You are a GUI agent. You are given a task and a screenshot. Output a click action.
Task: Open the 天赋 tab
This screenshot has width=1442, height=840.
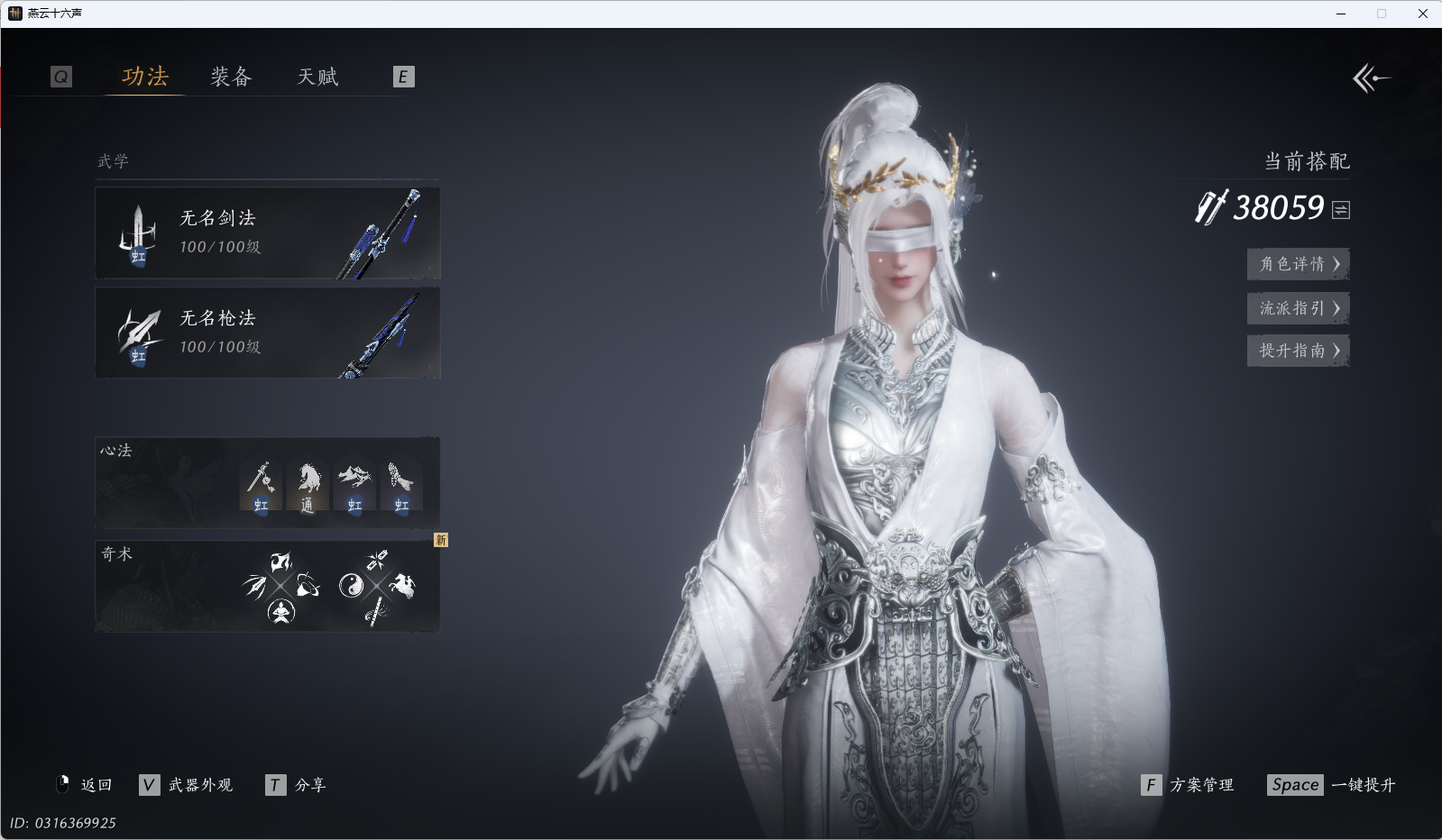(317, 77)
